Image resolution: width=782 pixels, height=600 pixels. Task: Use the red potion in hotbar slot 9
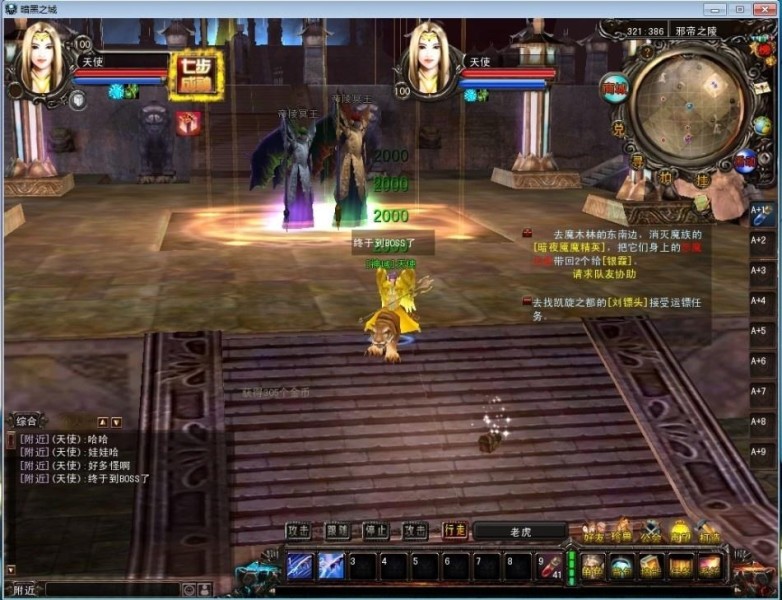click(548, 566)
